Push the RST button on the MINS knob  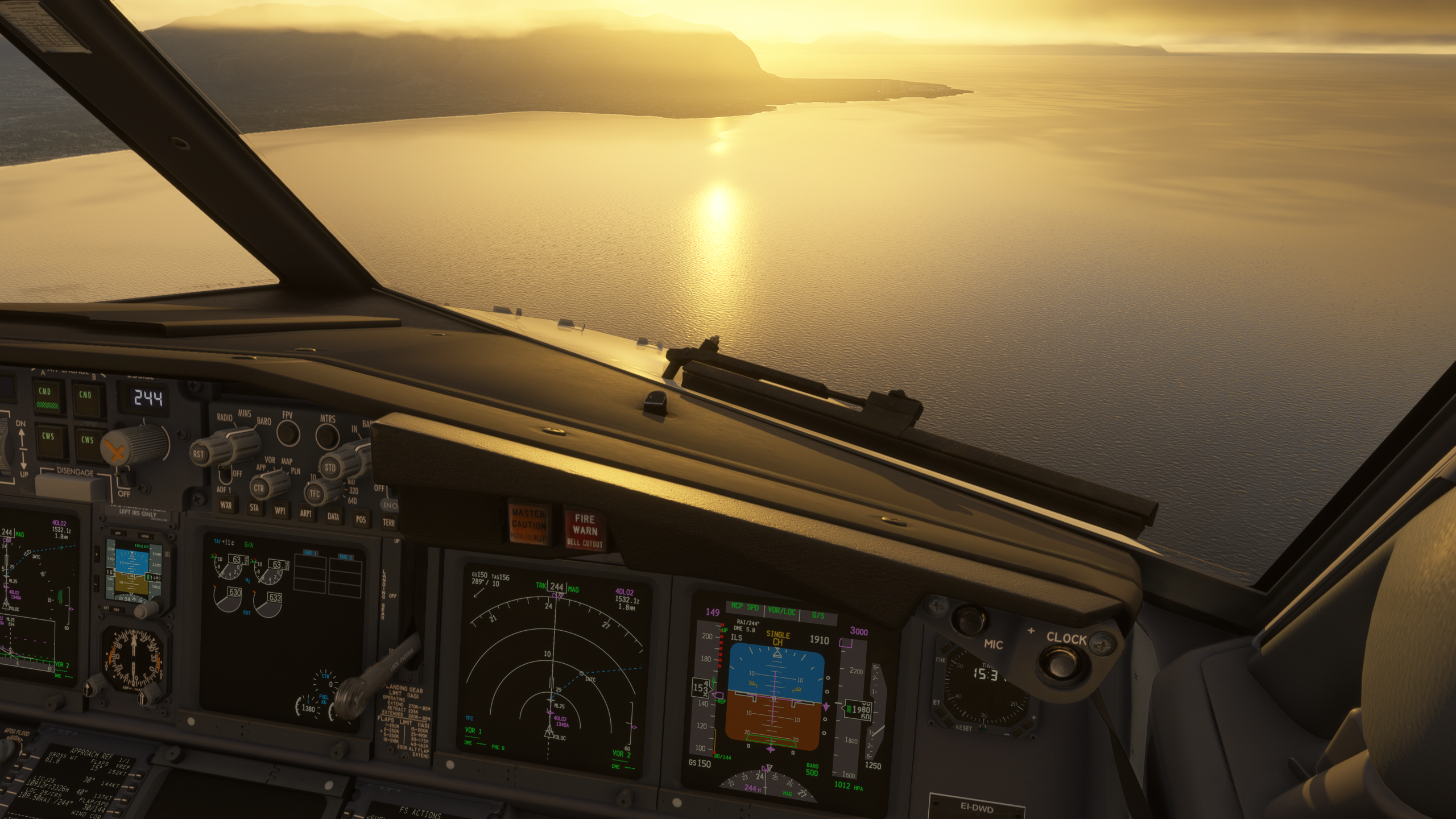[x=199, y=453]
